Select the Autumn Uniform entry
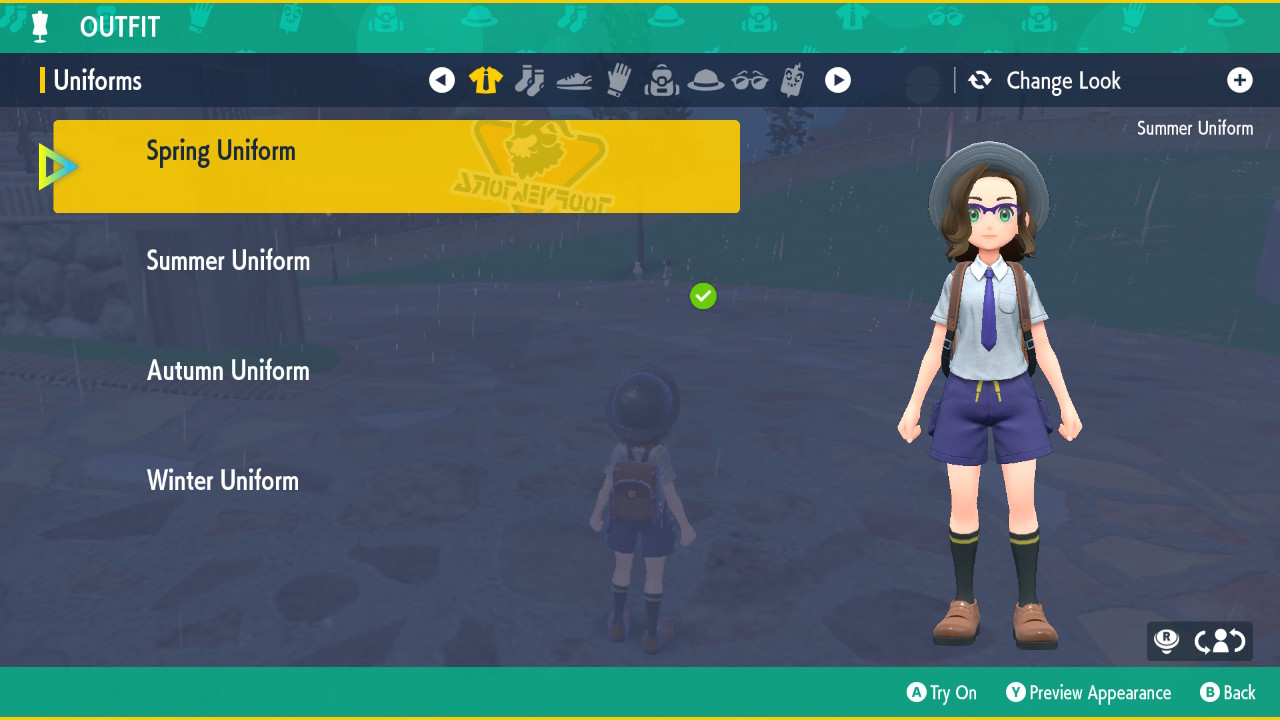 coord(228,371)
